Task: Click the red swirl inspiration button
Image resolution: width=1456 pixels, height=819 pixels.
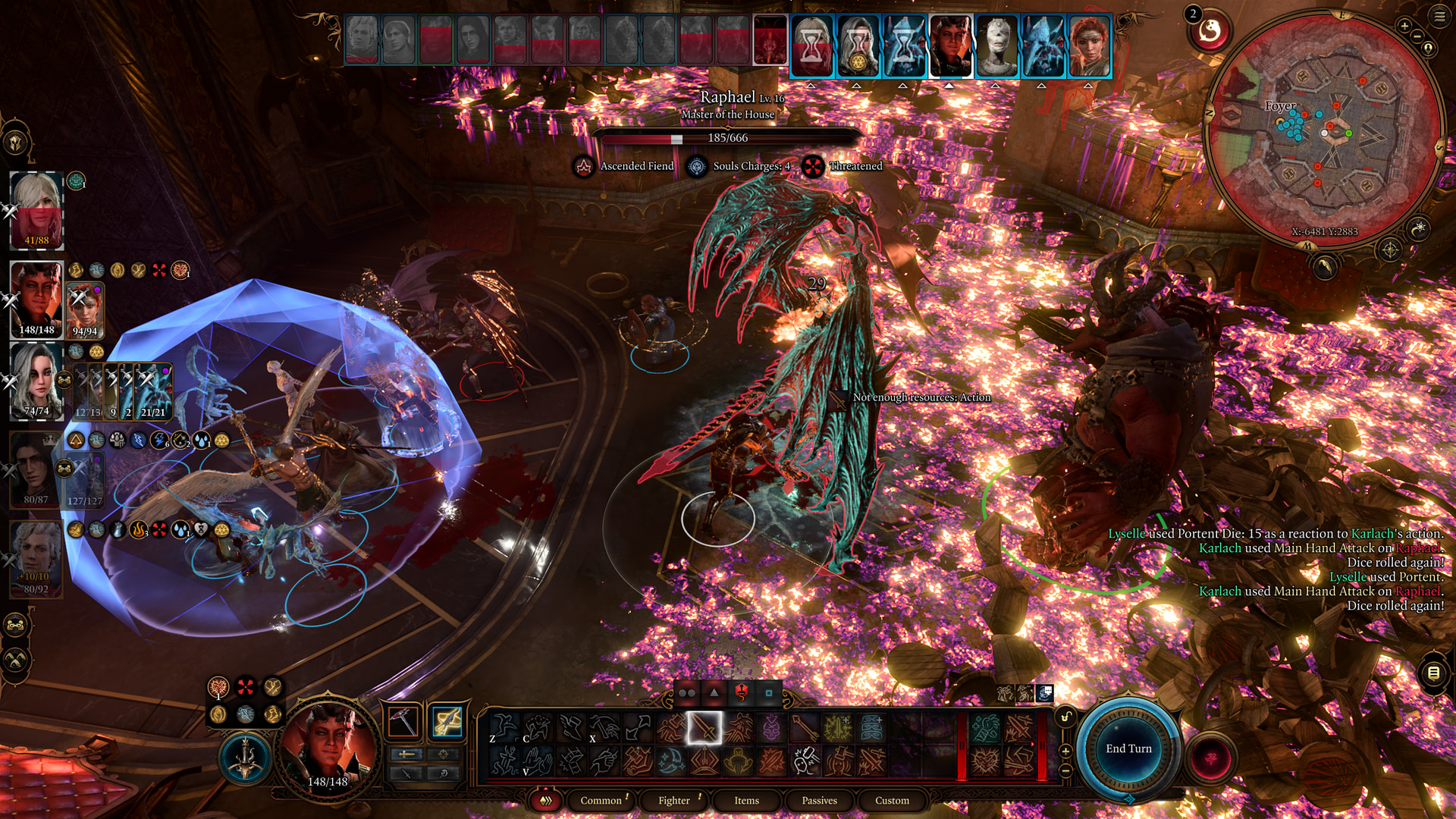Action: coord(1210,31)
